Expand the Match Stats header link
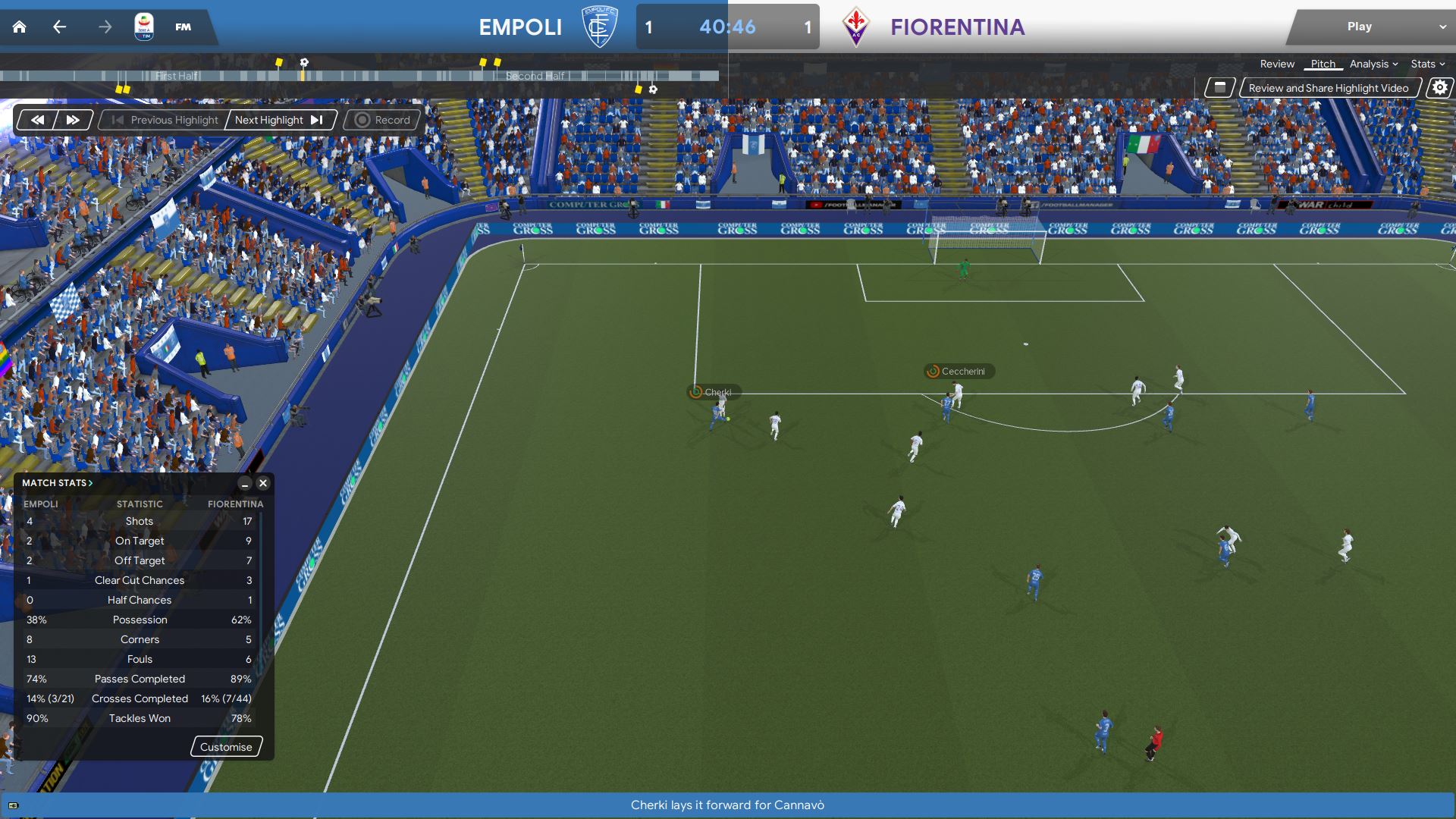This screenshot has height=819, width=1456. pos(57,483)
